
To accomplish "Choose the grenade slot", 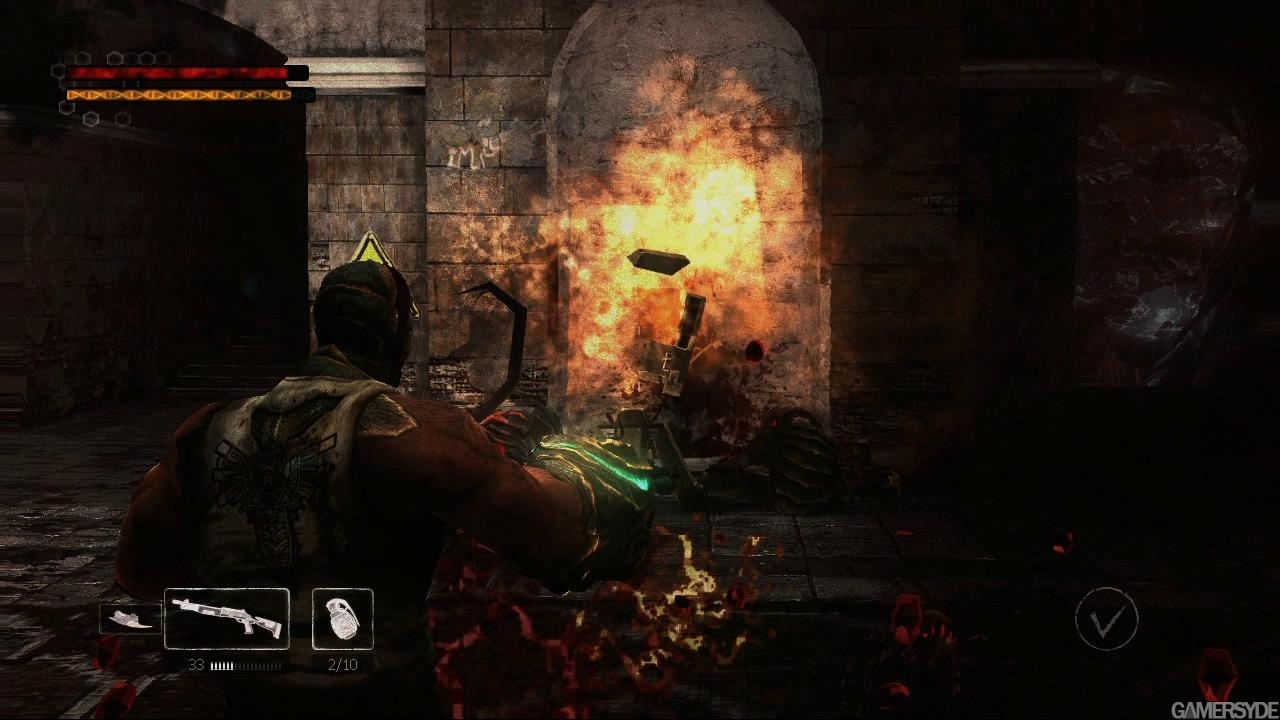I will [x=343, y=619].
